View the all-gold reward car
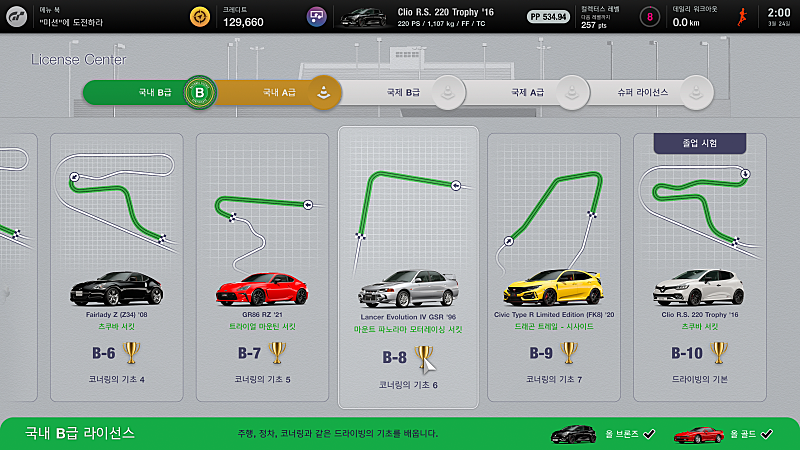Screen dimensions: 800x450 [698, 434]
